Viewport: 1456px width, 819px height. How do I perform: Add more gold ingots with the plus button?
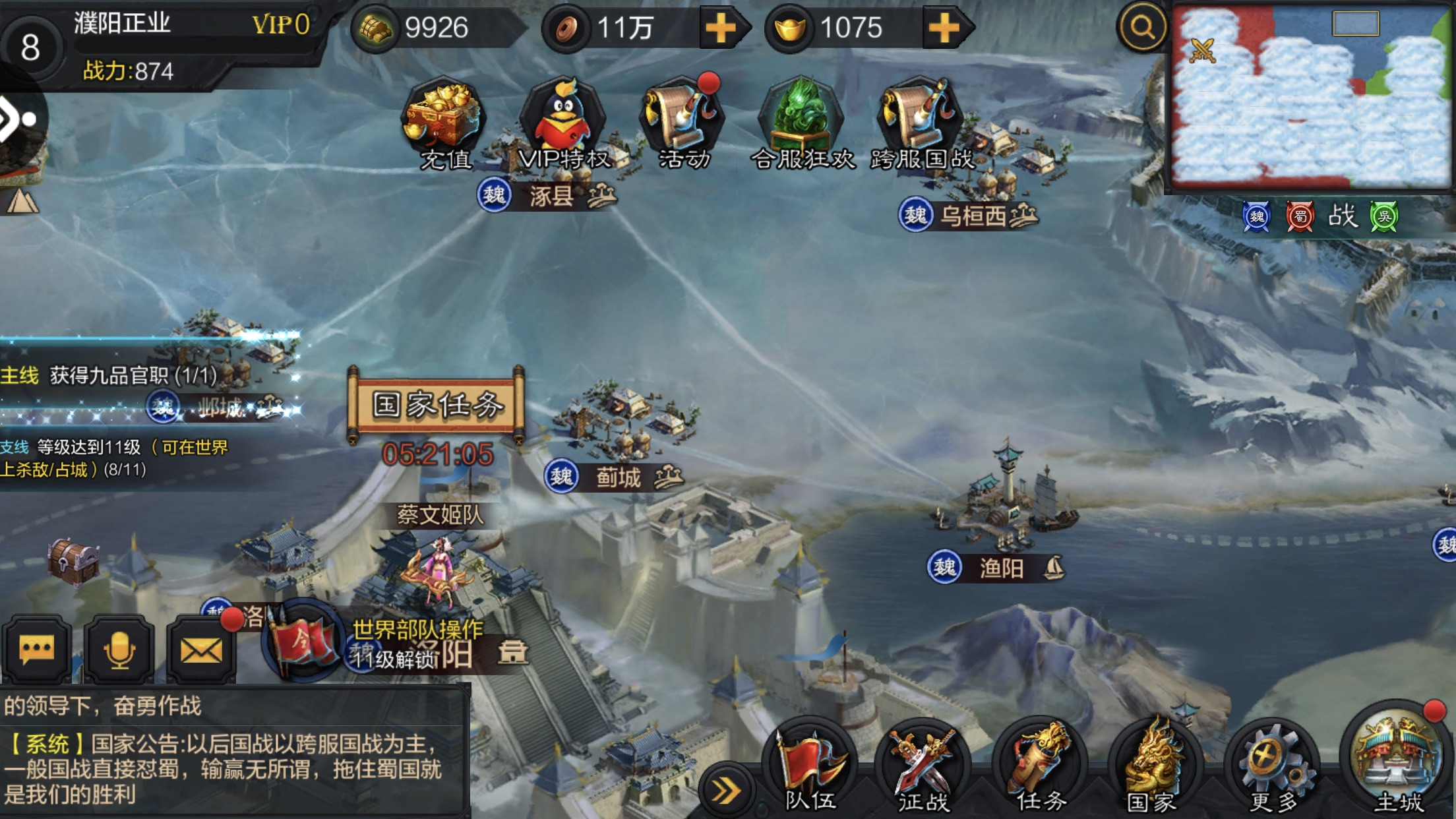[944, 28]
